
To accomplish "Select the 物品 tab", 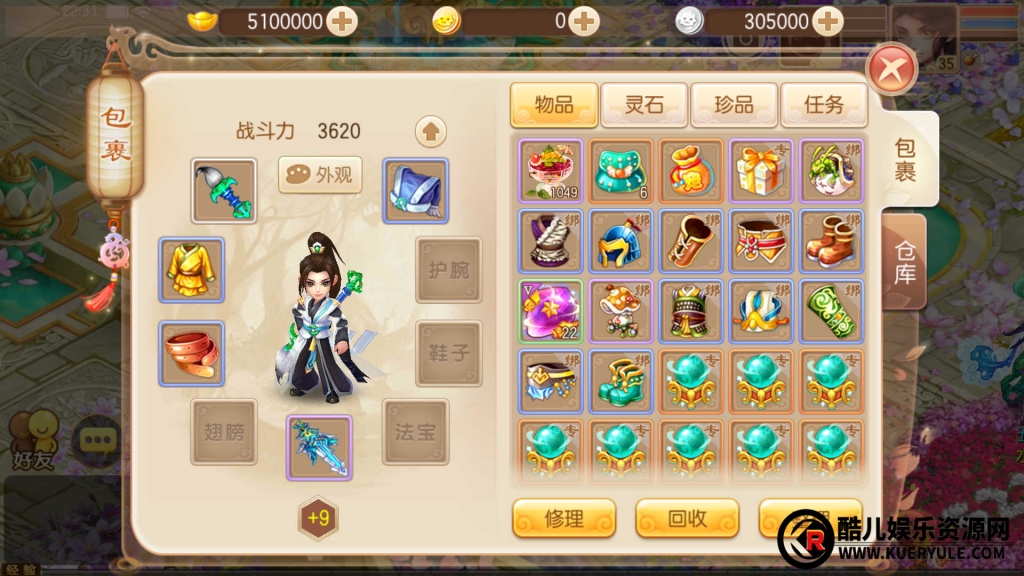I will point(554,104).
